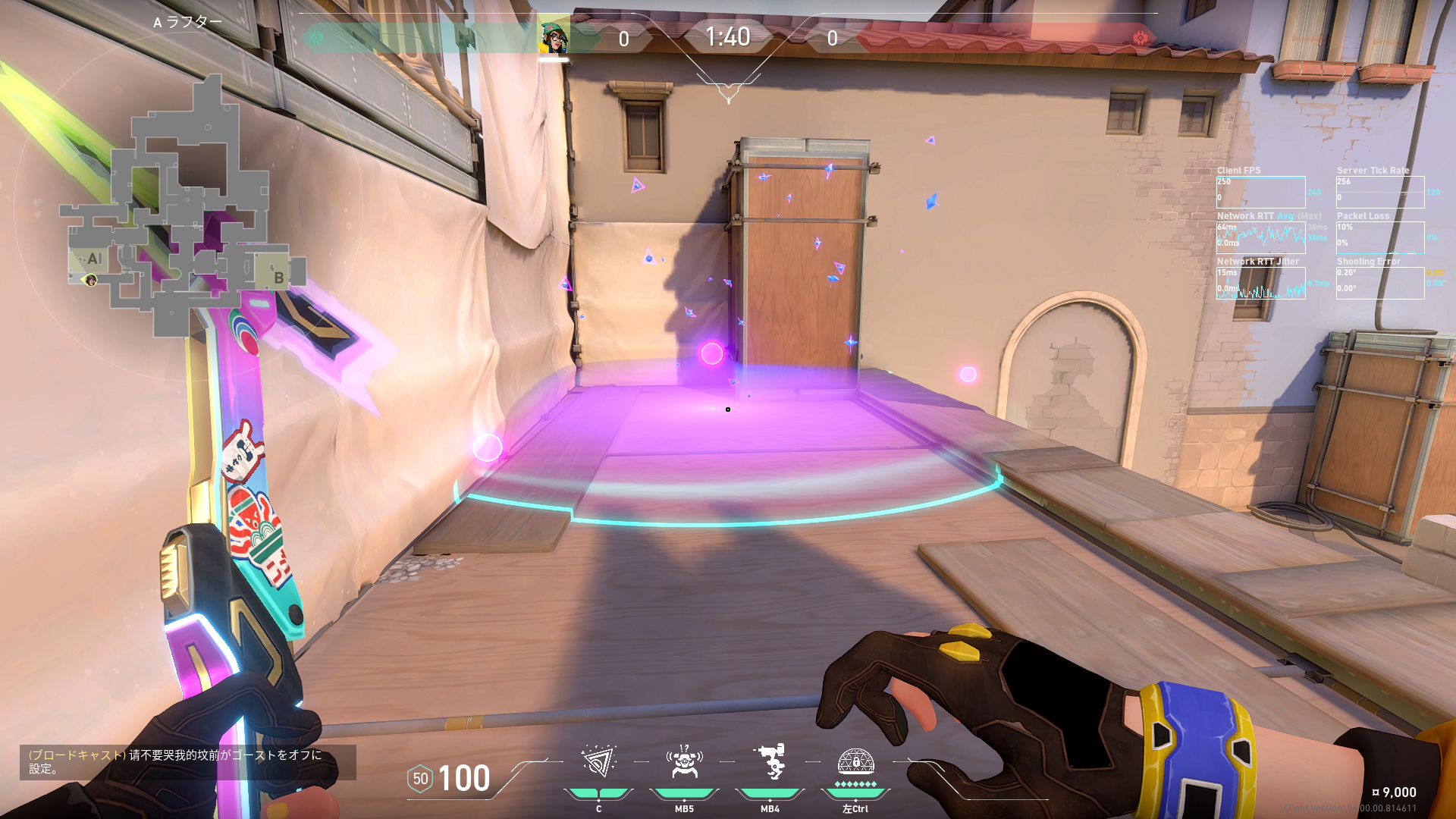This screenshot has height=819, width=1456.
Task: Open the broadcast chat message box
Action: click(x=187, y=762)
